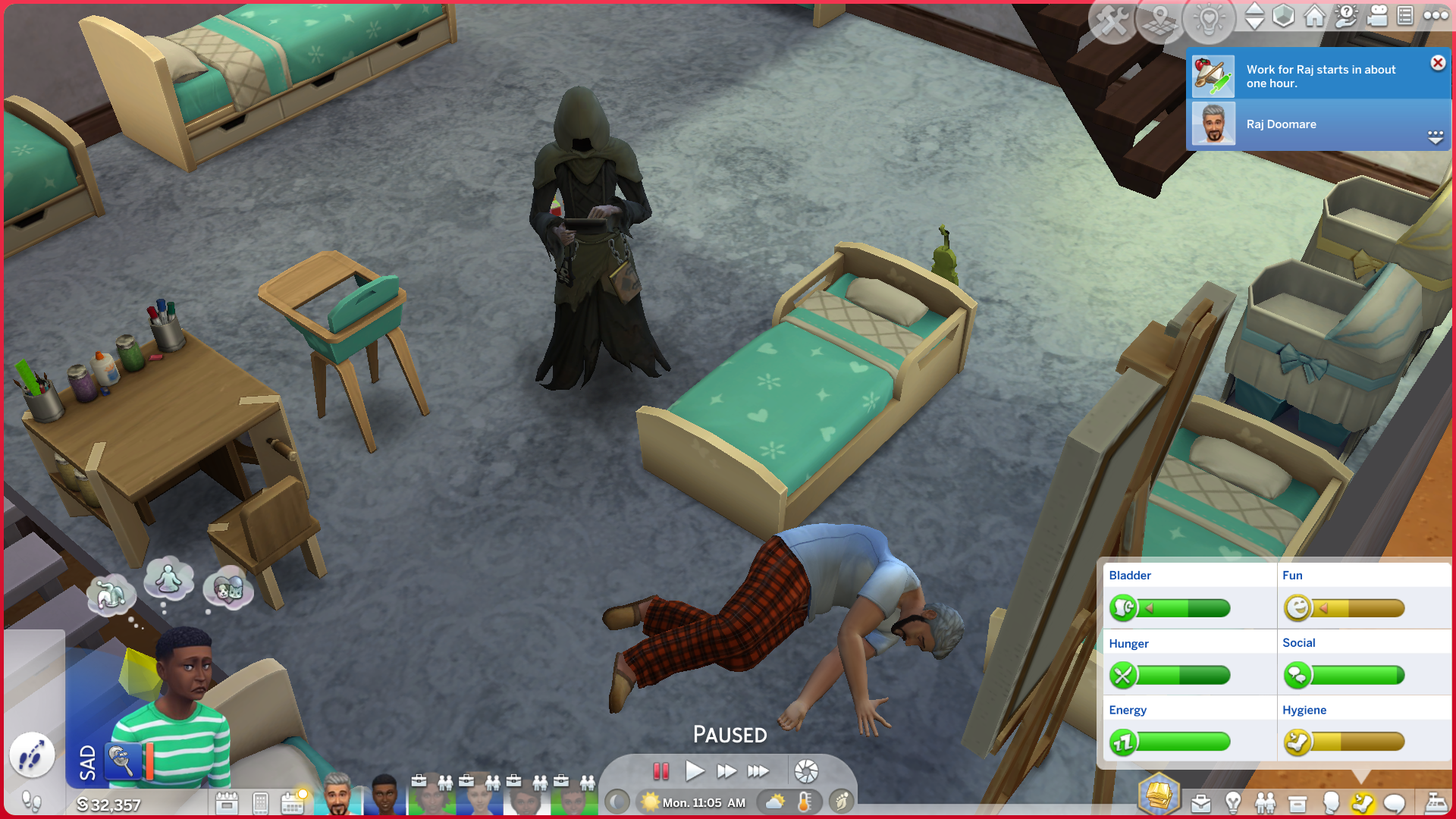Open the Careers briefcase panel
Image resolution: width=1456 pixels, height=819 pixels.
point(1200,803)
